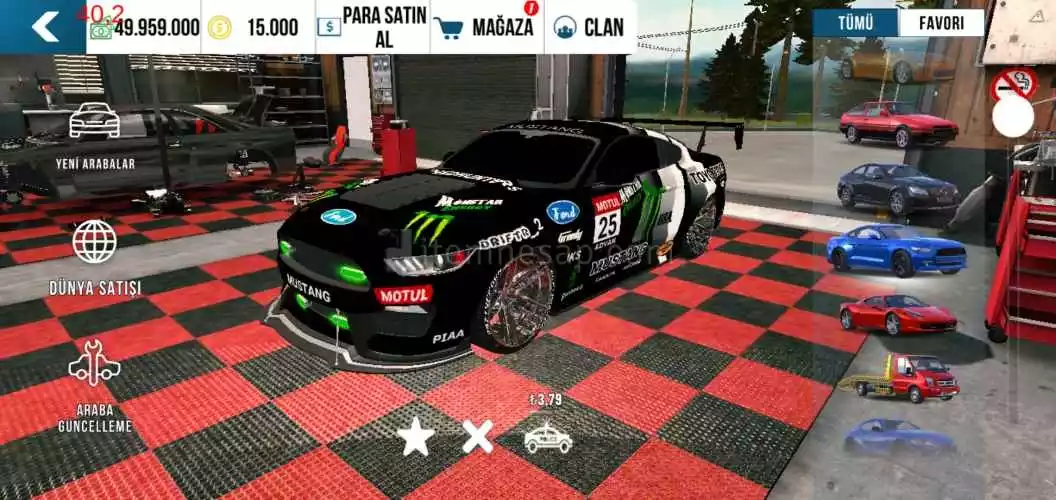Pick the red sports car thumbnail
The width and height of the screenshot is (1056, 500).
[x=897, y=314]
